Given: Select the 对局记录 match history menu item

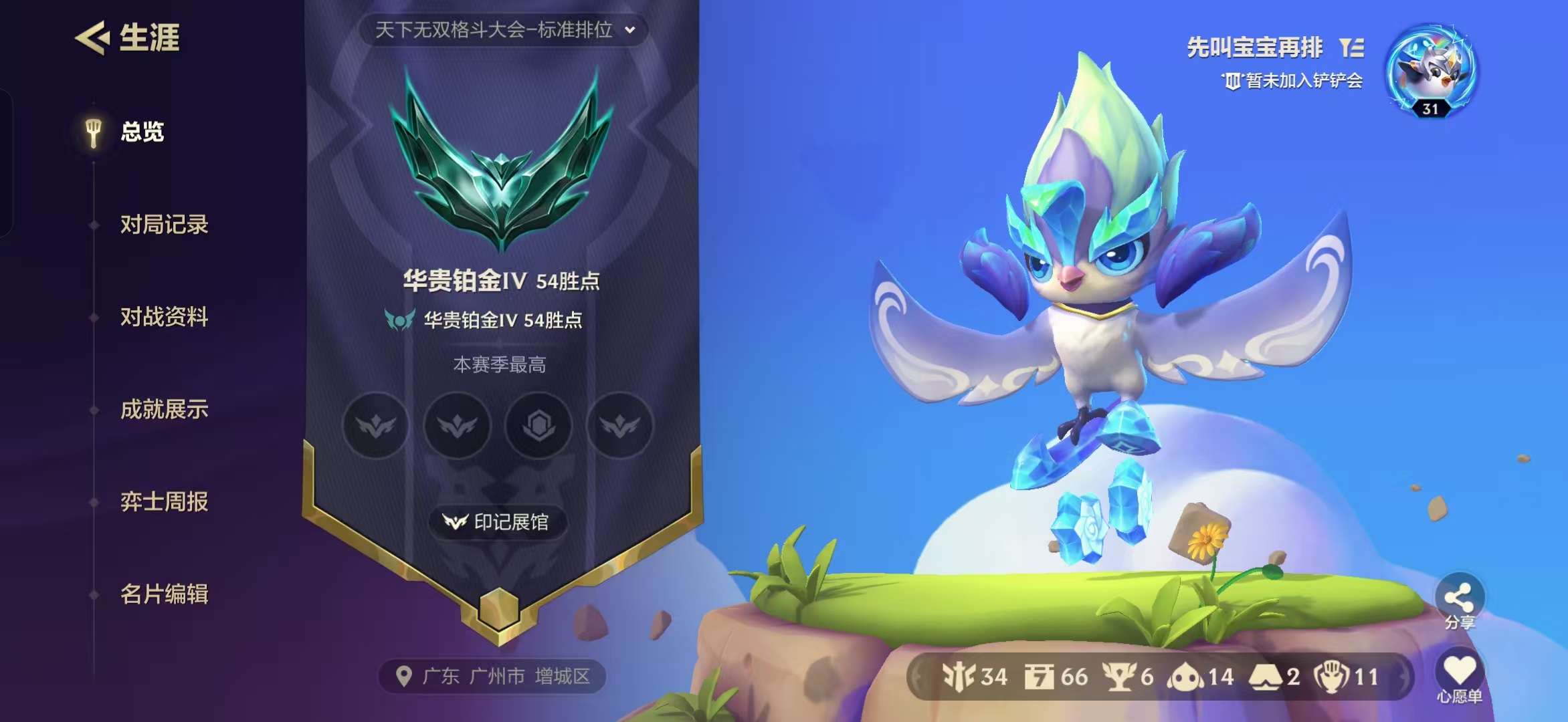Looking at the screenshot, I should [163, 225].
